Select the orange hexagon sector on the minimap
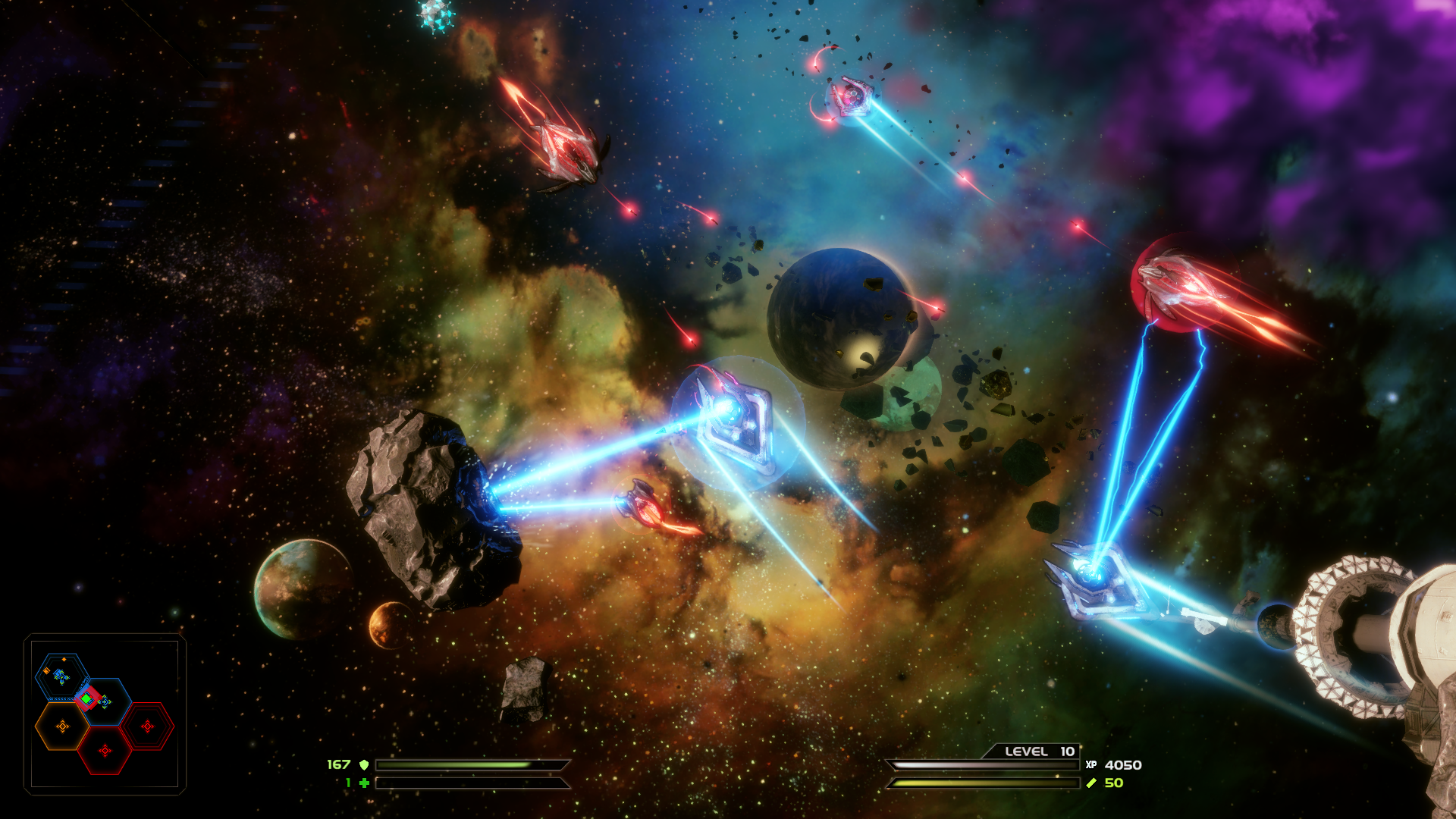 coord(62,726)
